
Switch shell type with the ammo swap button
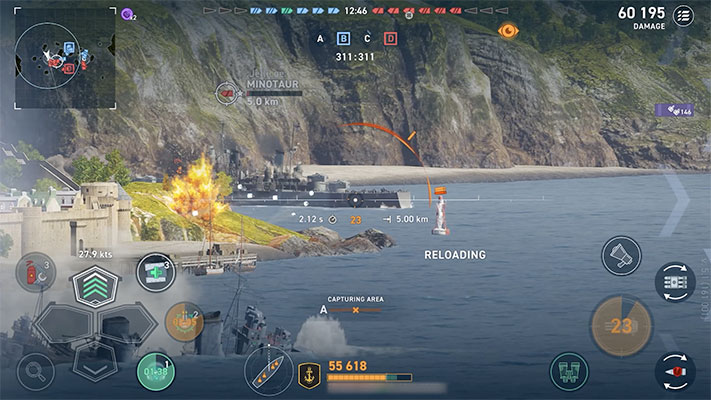[675, 371]
